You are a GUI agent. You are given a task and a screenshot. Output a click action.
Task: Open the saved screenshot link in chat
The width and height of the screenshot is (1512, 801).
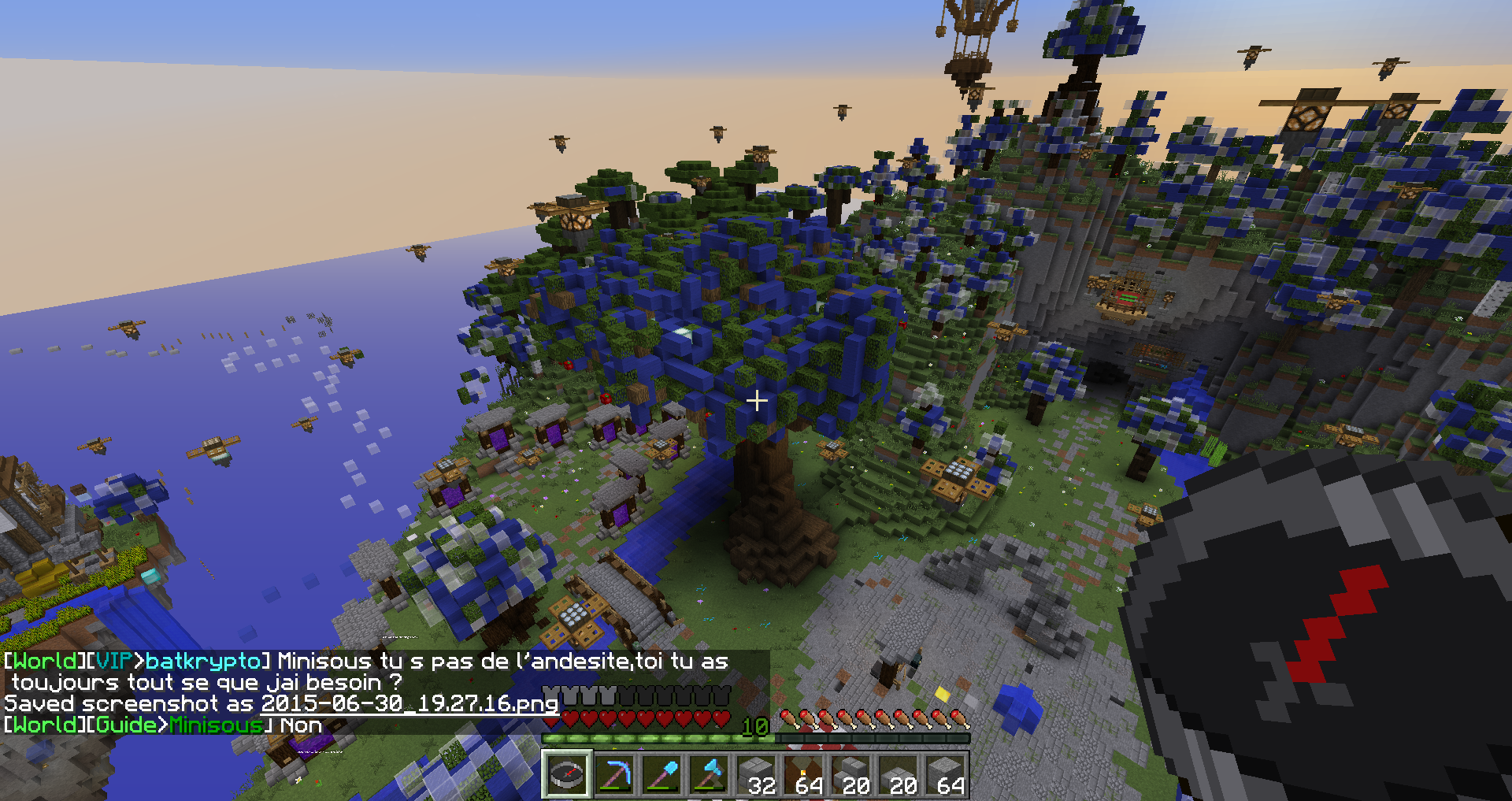pyautogui.click(x=409, y=703)
